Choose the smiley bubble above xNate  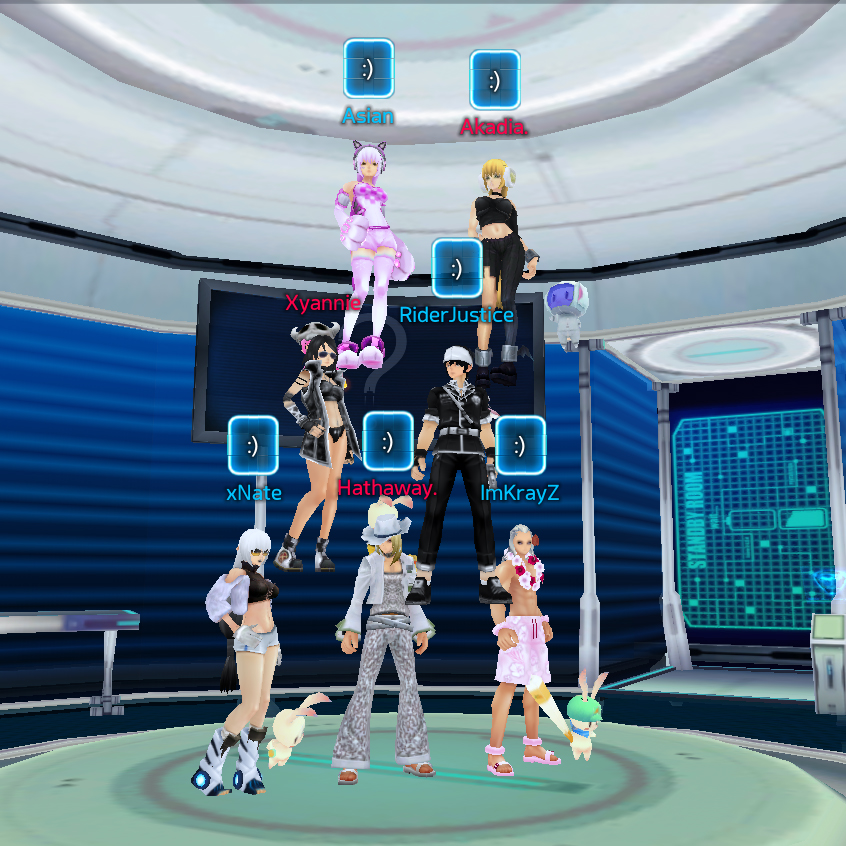(x=253, y=445)
